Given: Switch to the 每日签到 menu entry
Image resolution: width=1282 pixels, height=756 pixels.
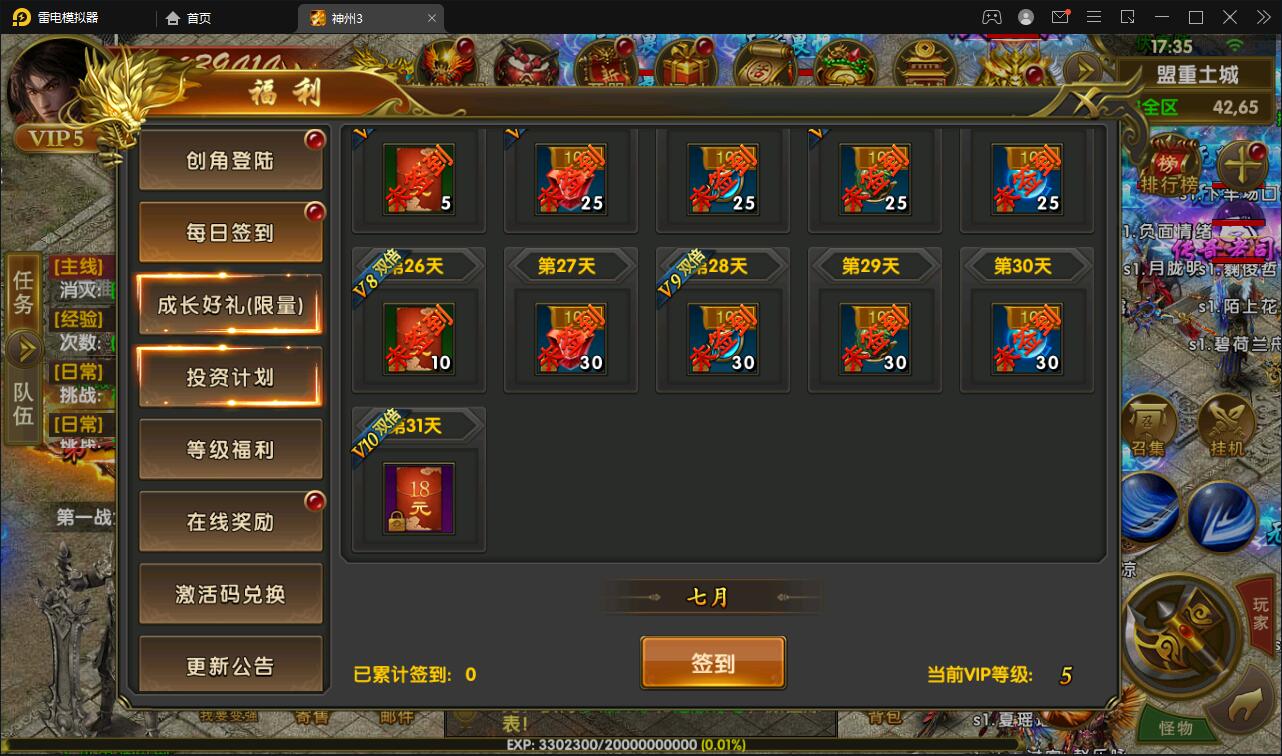Looking at the screenshot, I should [x=231, y=229].
